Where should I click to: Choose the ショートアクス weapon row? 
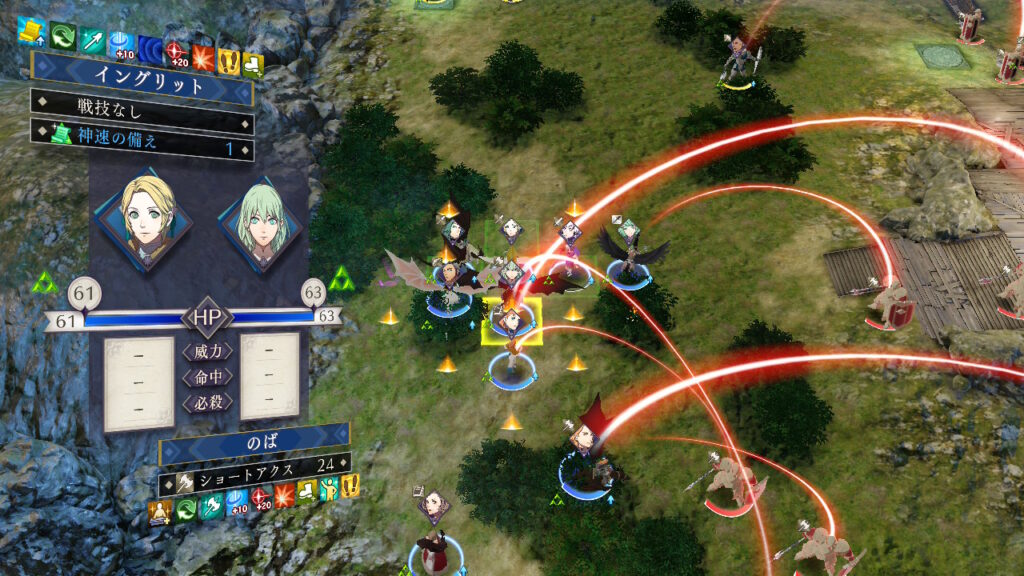tap(255, 463)
